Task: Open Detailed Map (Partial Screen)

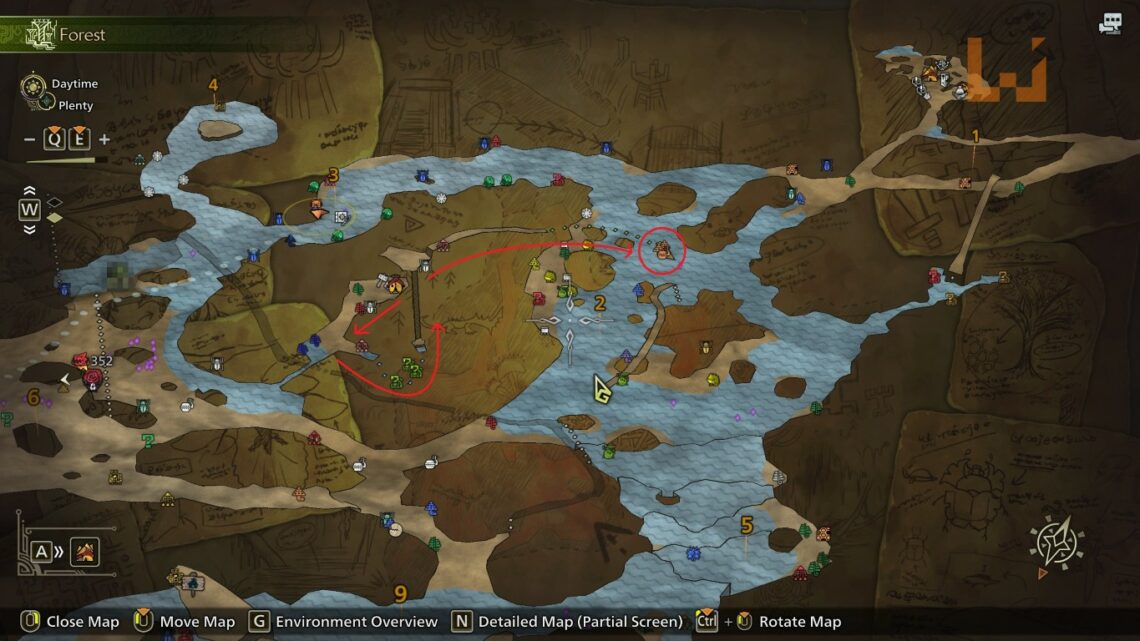Action: point(580,622)
